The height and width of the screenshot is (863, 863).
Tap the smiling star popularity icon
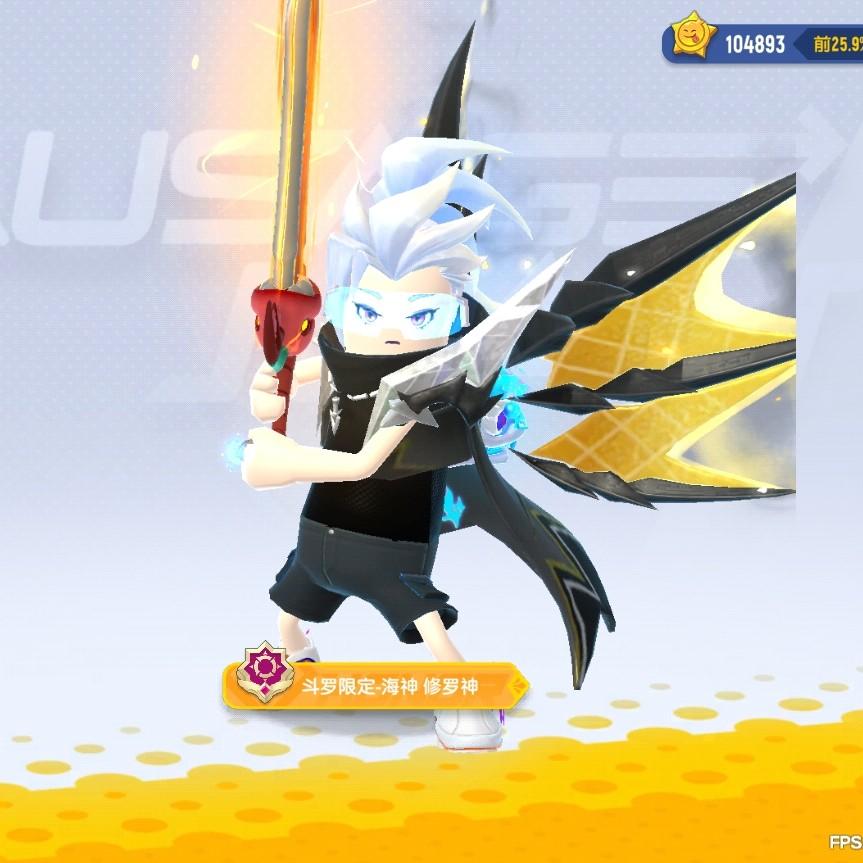[x=693, y=42]
